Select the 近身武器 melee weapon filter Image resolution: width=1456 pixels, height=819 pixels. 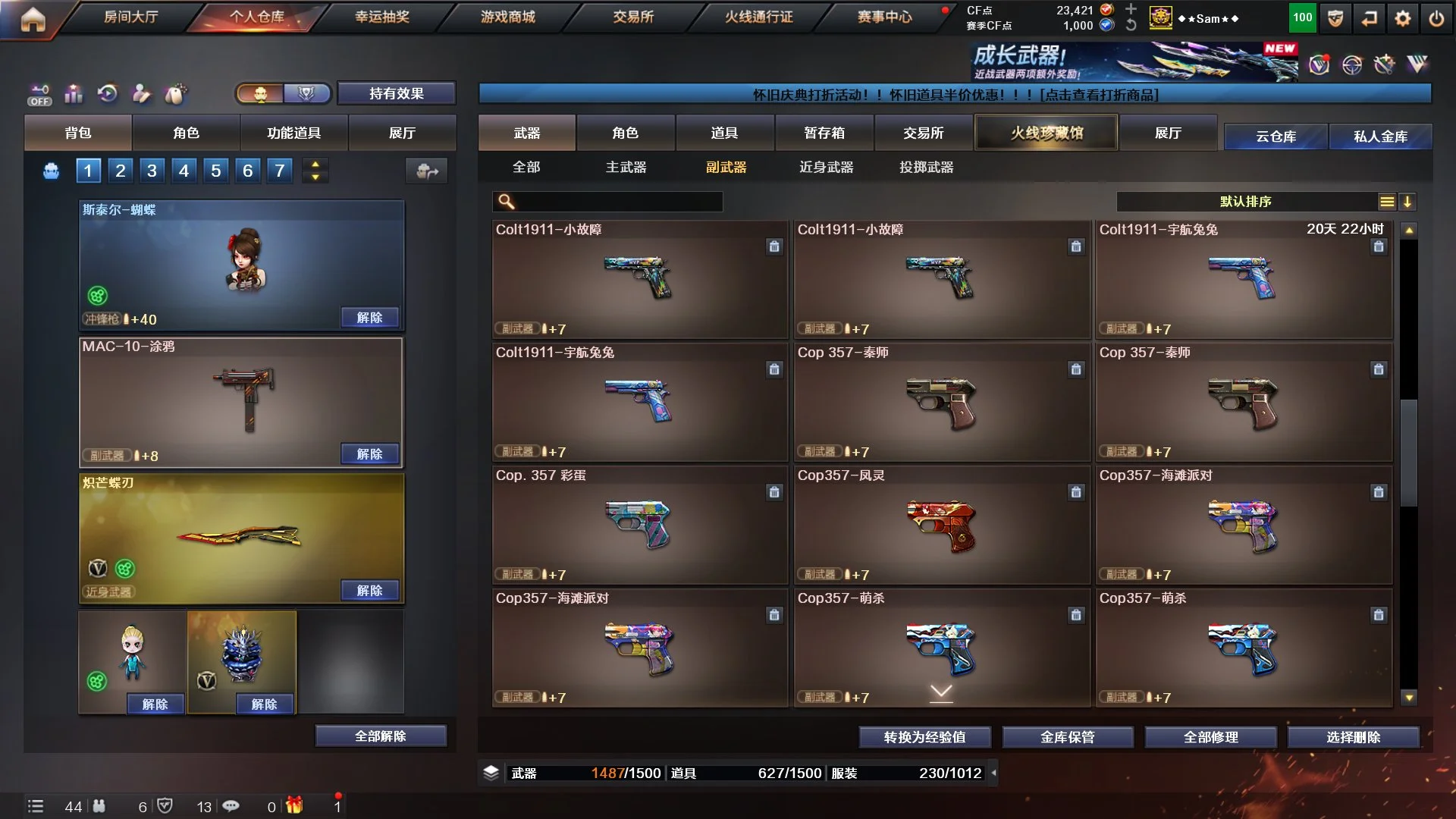tap(826, 167)
